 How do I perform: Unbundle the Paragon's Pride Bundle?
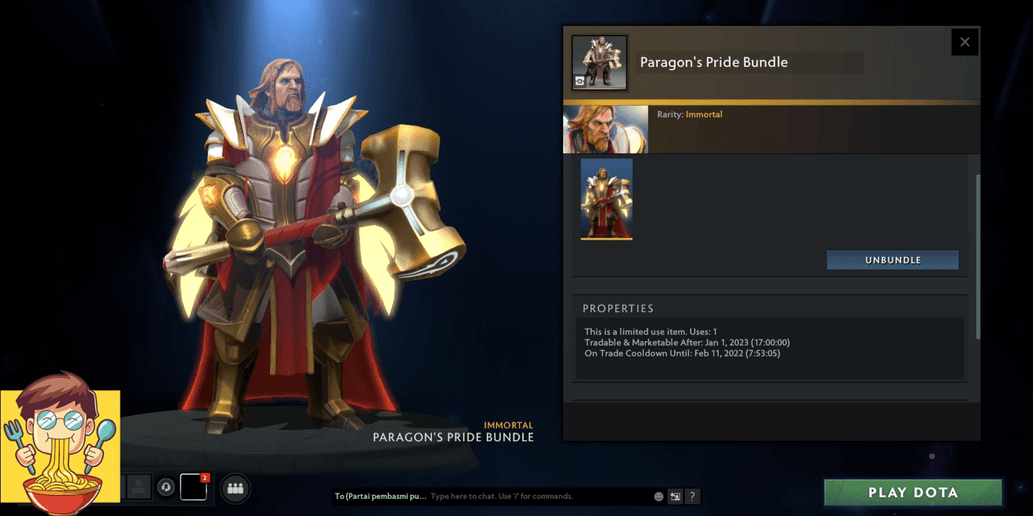pyautogui.click(x=892, y=260)
